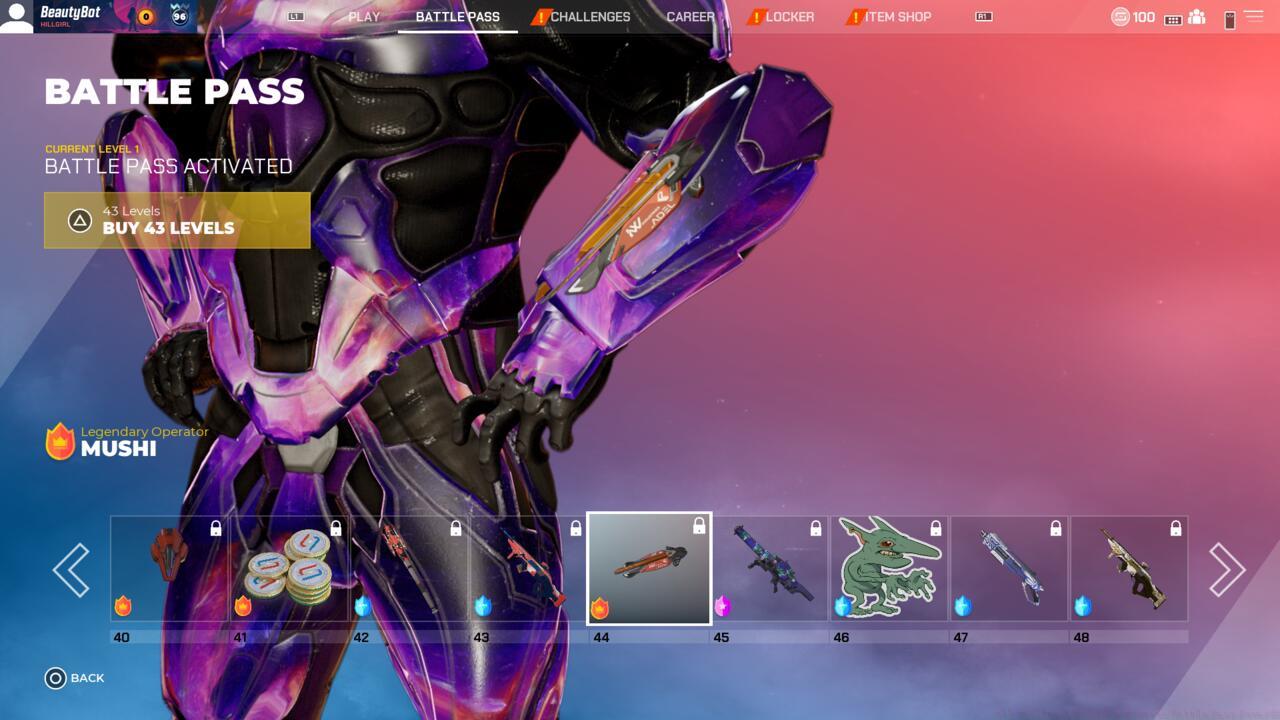
Task: Select the level 42 weapon reward
Action: (409, 569)
